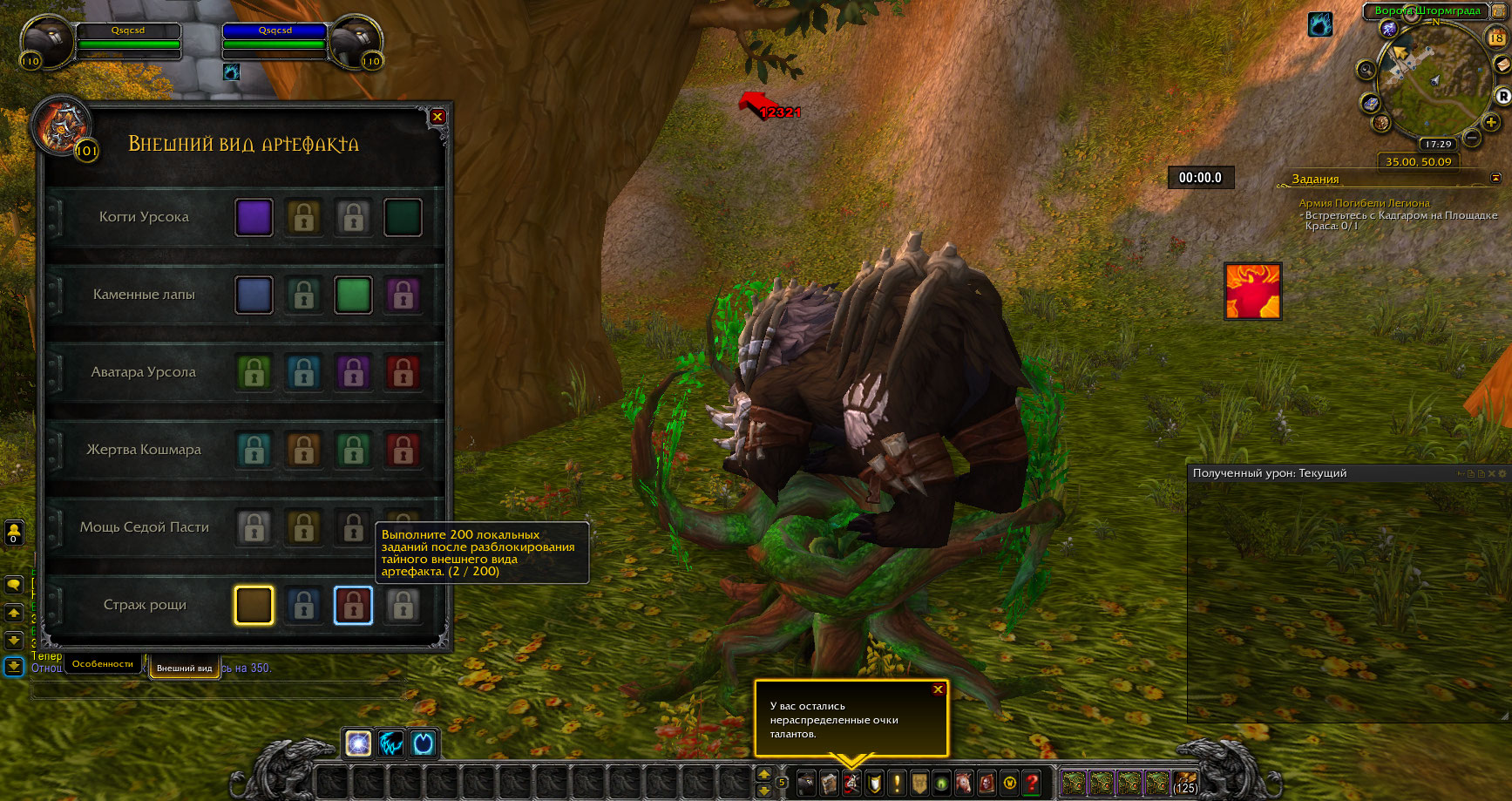The width and height of the screenshot is (1512, 801).
Task: Close the artifact appearance window
Action: [x=437, y=117]
